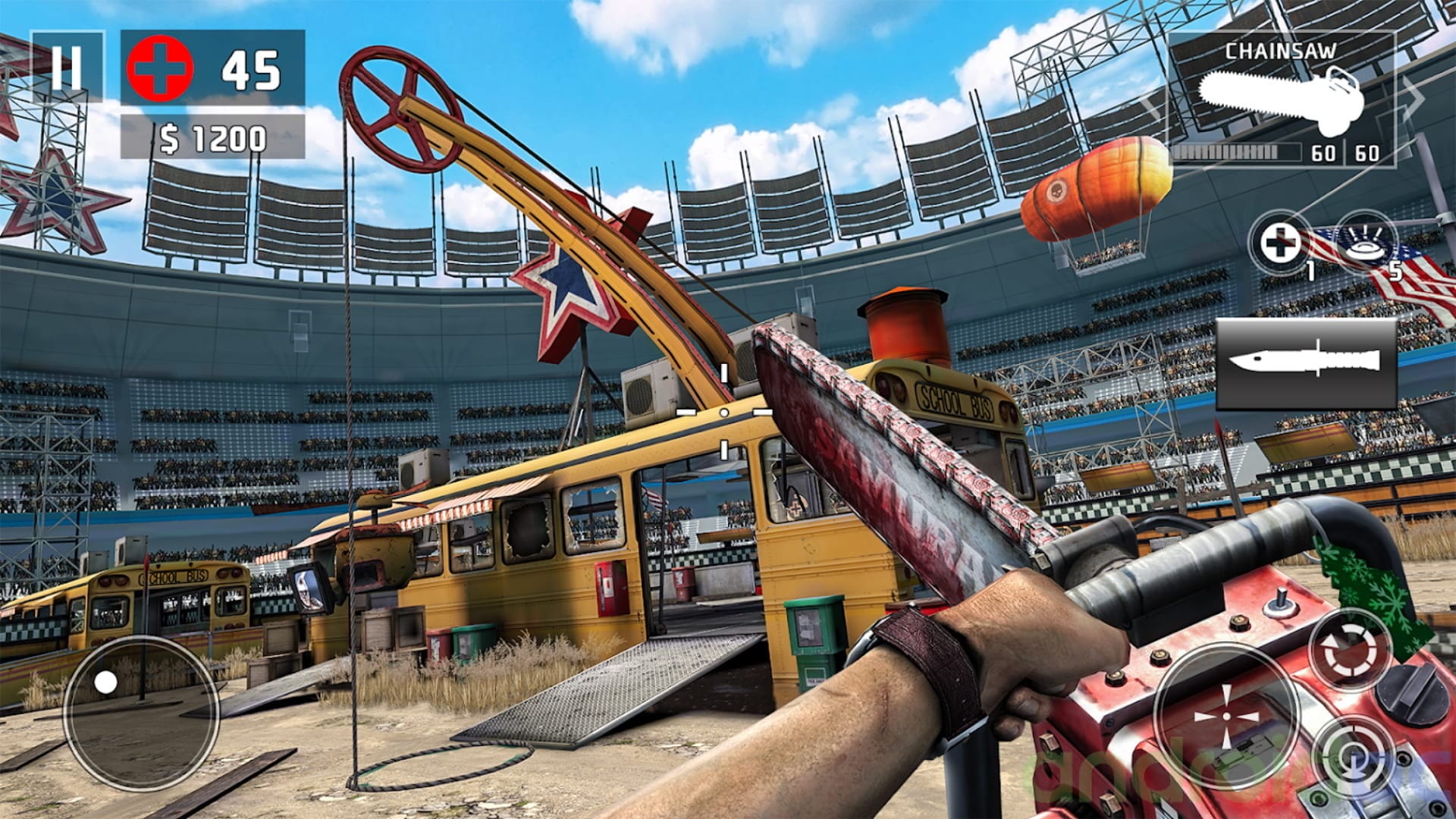
Task: Tap the round button below reload
Action: (x=1355, y=758)
